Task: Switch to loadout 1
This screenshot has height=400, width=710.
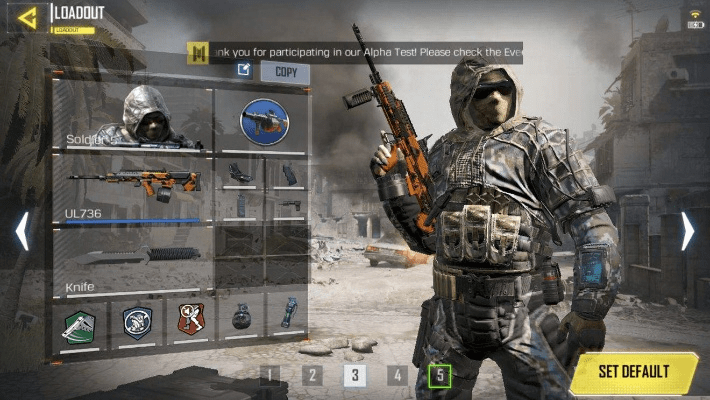Action: click(269, 375)
